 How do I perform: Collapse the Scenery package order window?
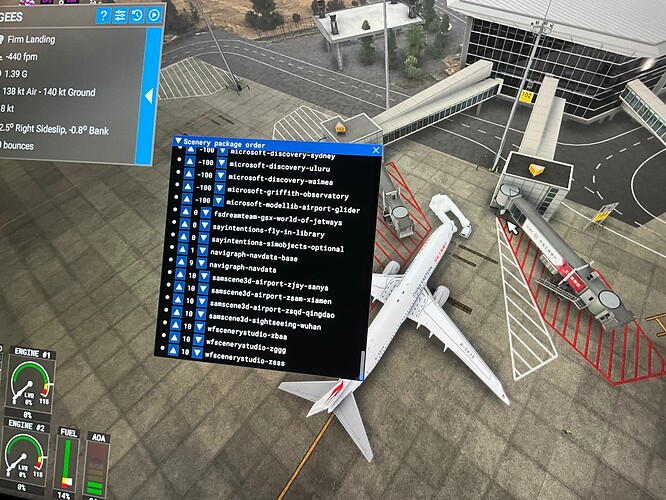[178, 142]
